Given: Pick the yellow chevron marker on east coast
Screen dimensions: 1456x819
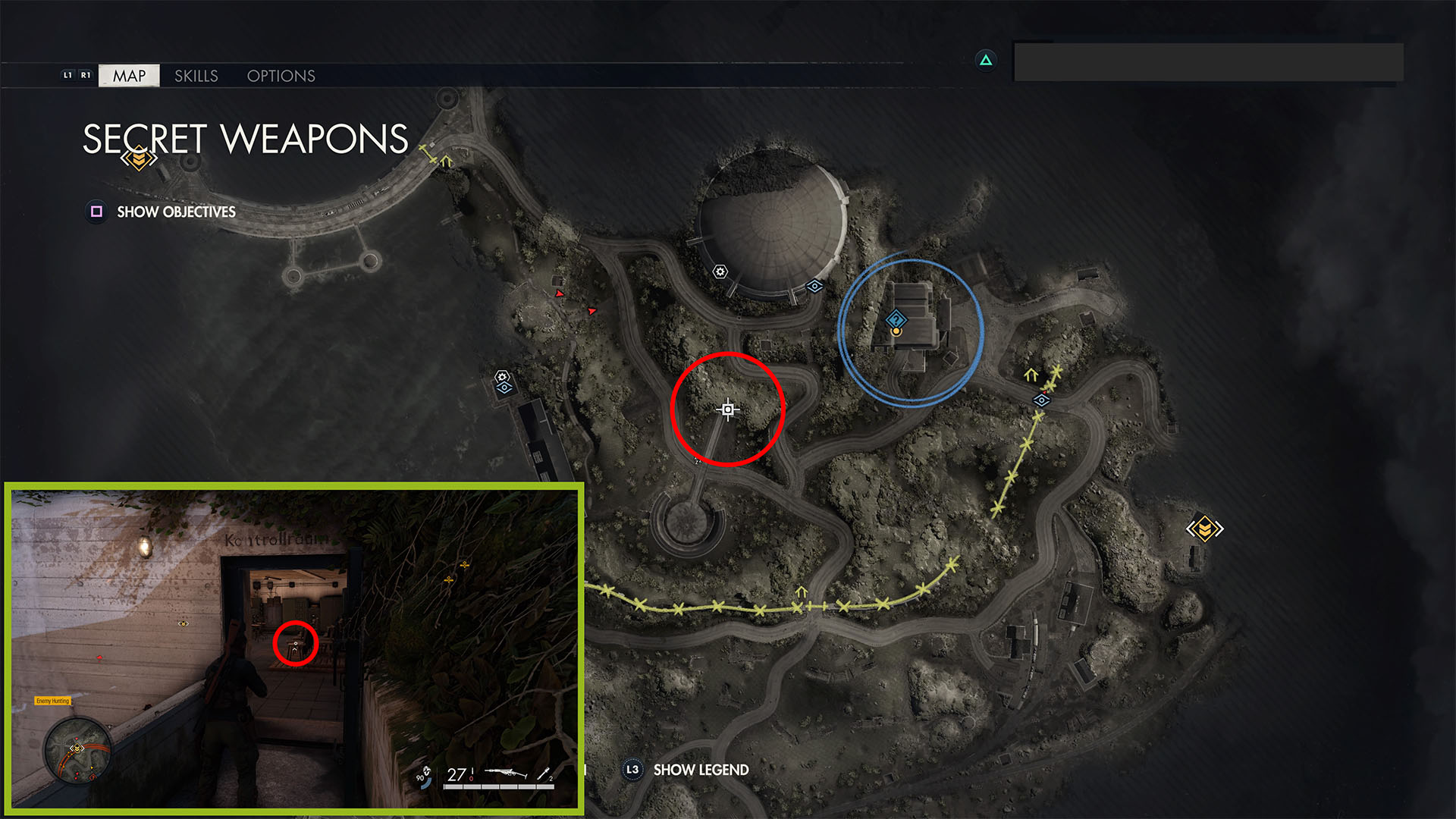Looking at the screenshot, I should tap(1204, 529).
